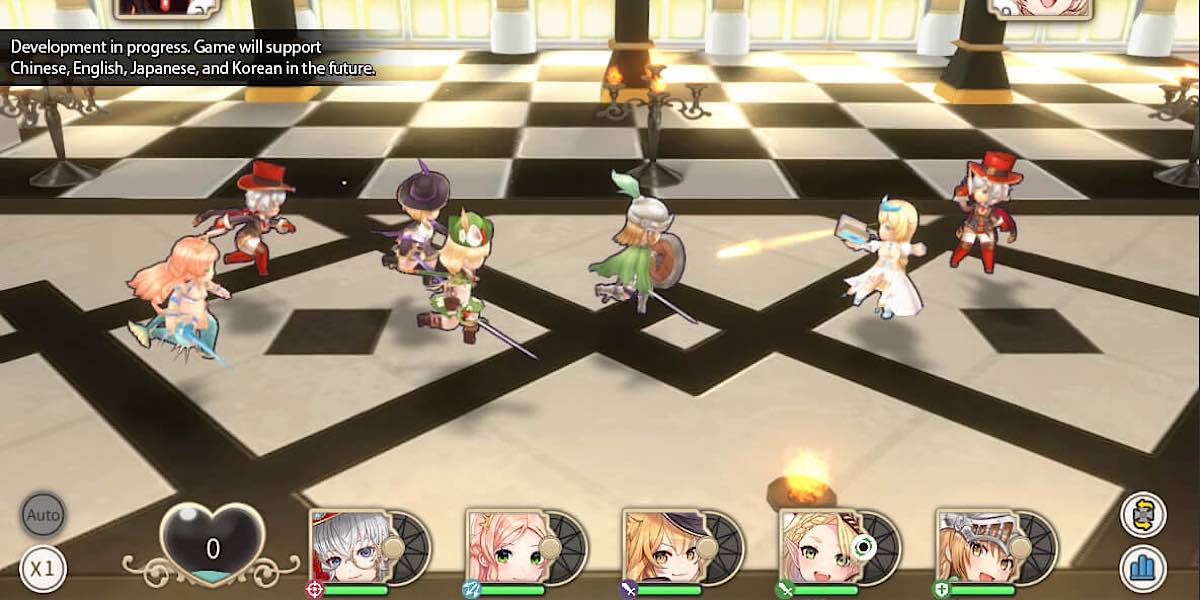Click the dark-haired portrait at the top edge
The width and height of the screenshot is (1200, 600).
[x=166, y=7]
